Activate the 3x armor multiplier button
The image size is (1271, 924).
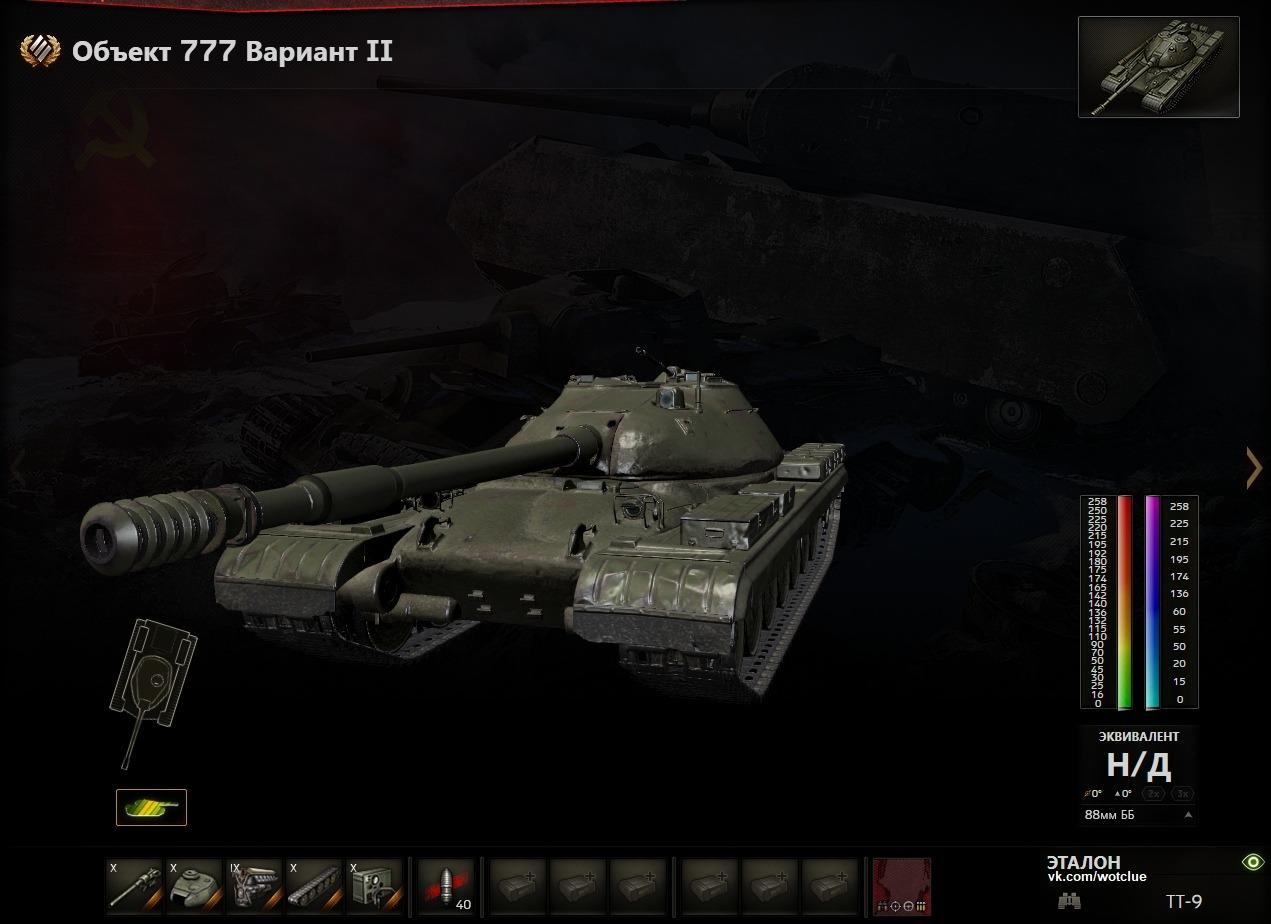[1183, 794]
